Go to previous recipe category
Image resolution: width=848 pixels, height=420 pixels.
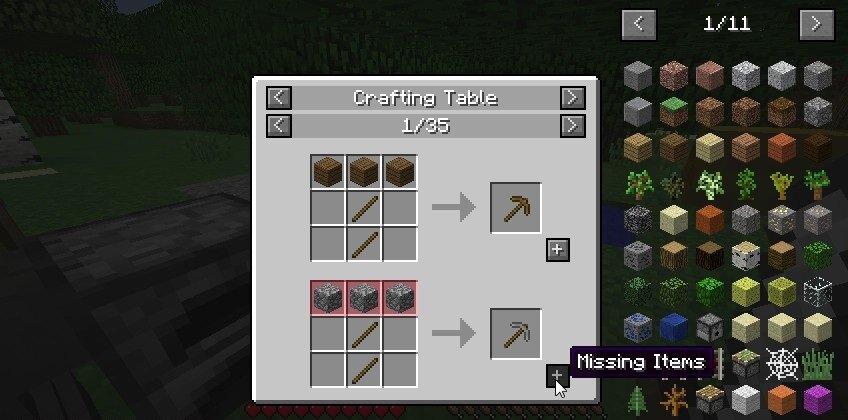279,98
